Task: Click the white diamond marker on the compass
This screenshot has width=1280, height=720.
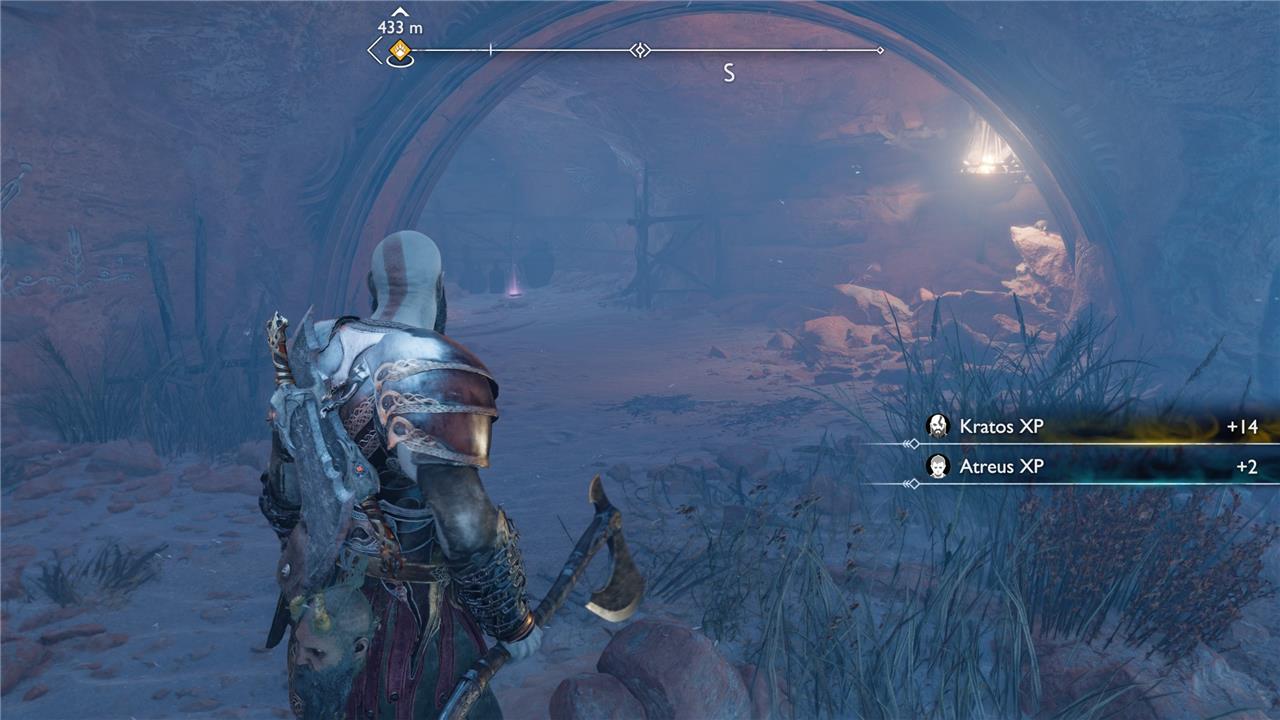Action: pyautogui.click(x=640, y=50)
